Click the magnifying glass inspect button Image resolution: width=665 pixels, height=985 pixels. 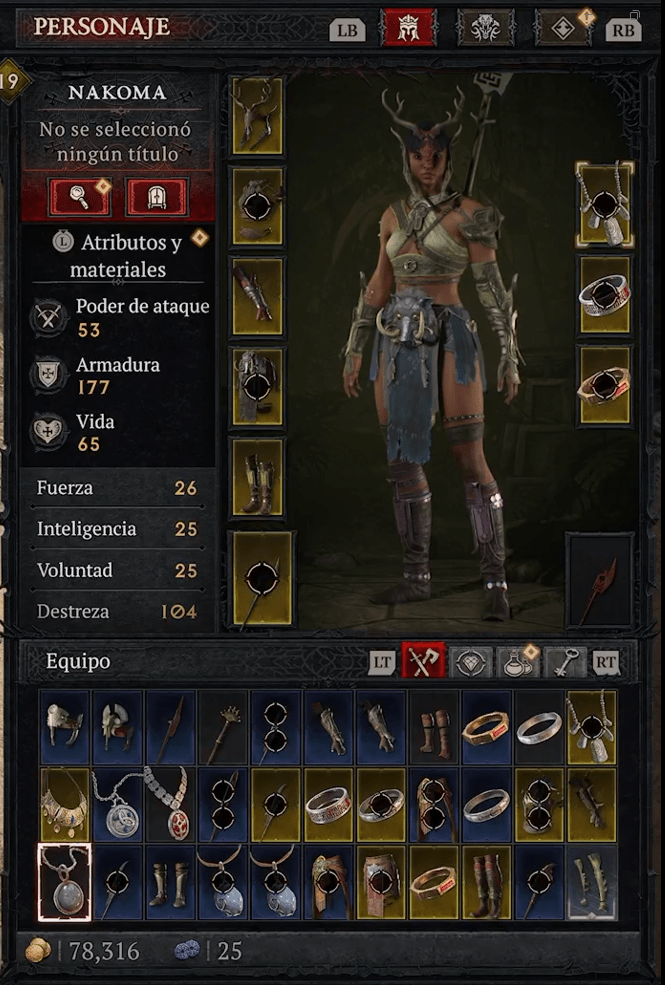point(81,197)
